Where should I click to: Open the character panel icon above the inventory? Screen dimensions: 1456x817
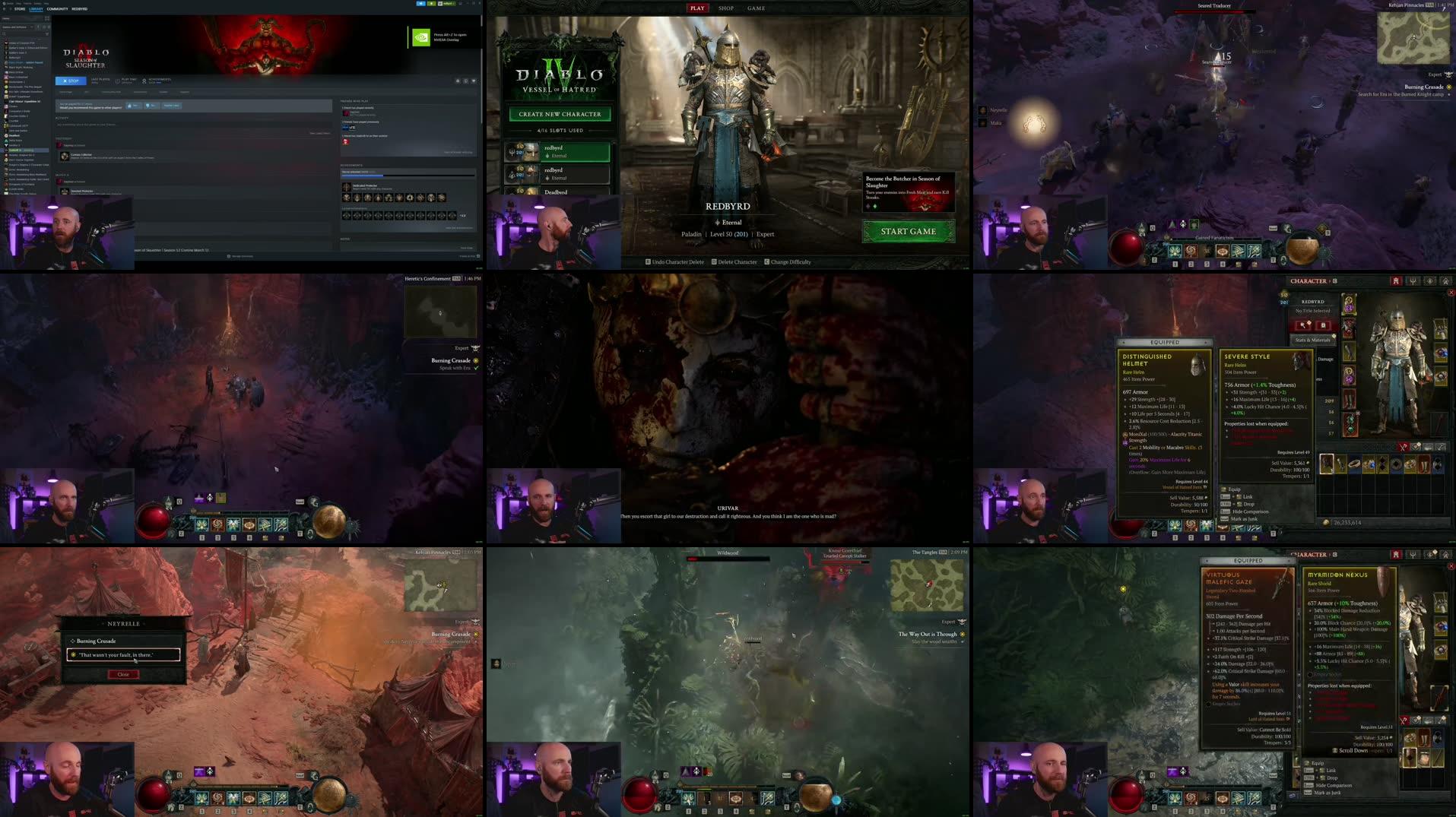click(x=1396, y=282)
